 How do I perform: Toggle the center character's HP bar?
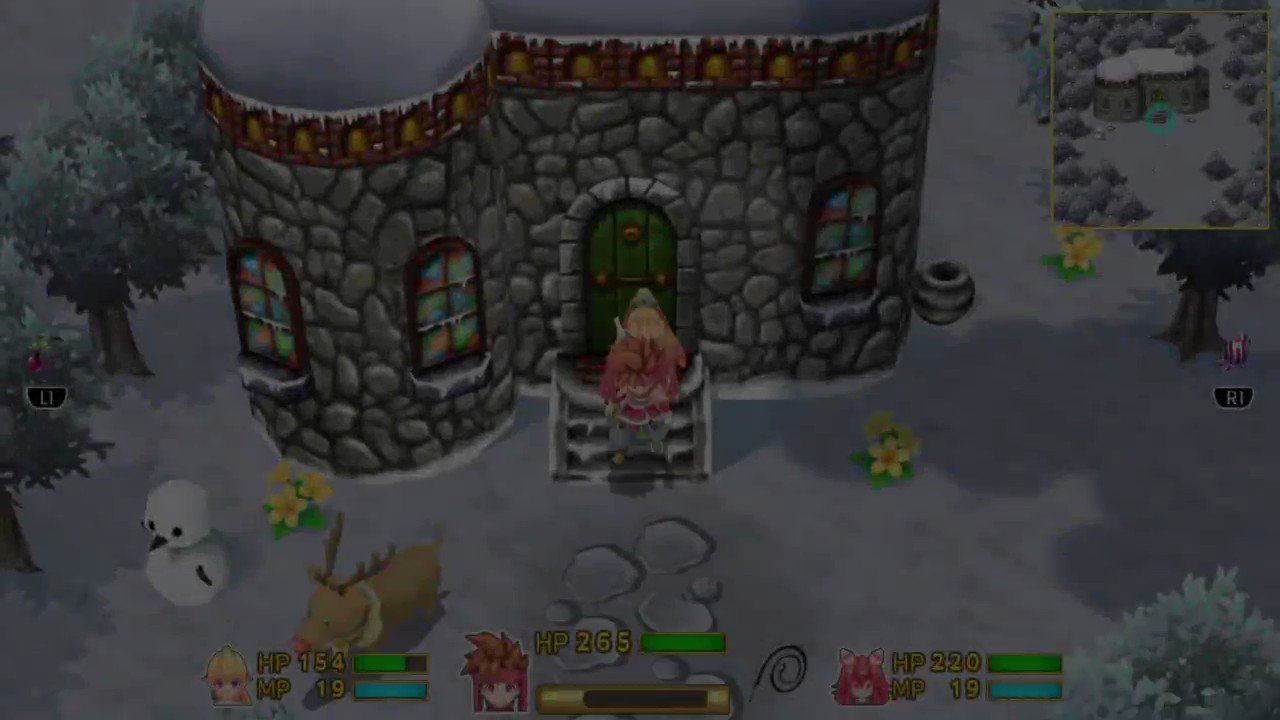[685, 644]
